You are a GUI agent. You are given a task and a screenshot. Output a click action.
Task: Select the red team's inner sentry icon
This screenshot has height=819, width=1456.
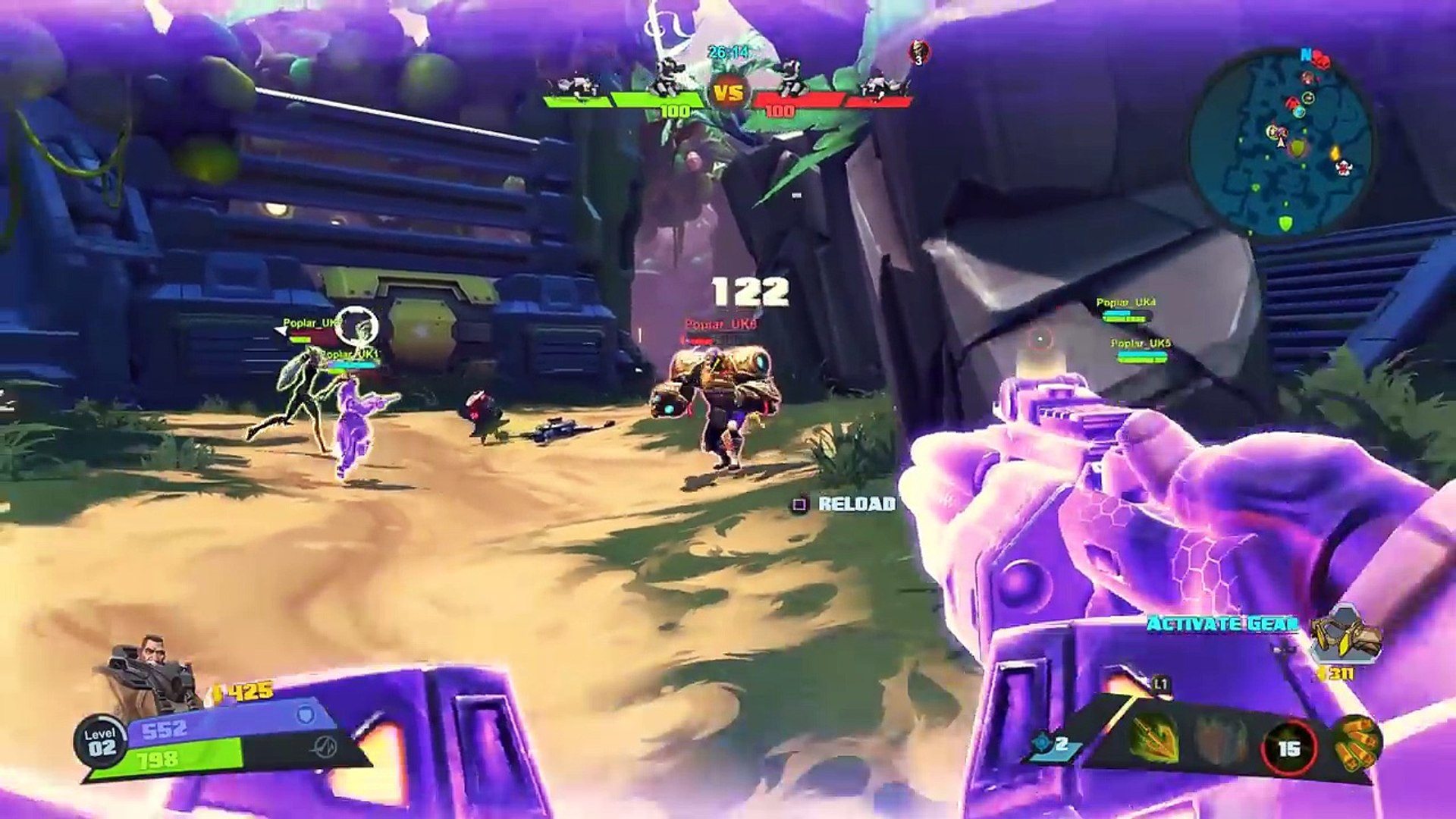point(791,79)
